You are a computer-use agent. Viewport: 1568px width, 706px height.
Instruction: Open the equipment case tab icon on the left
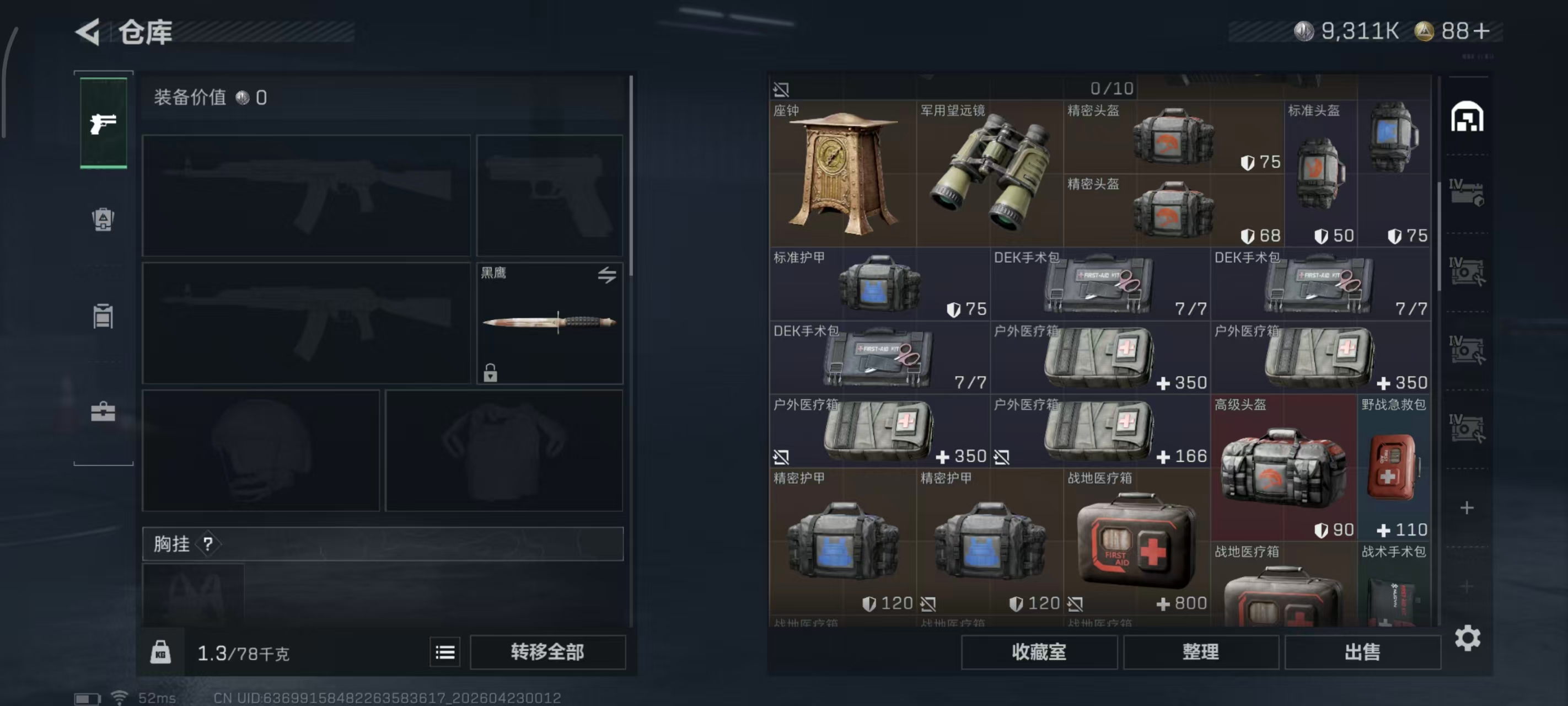tap(104, 317)
